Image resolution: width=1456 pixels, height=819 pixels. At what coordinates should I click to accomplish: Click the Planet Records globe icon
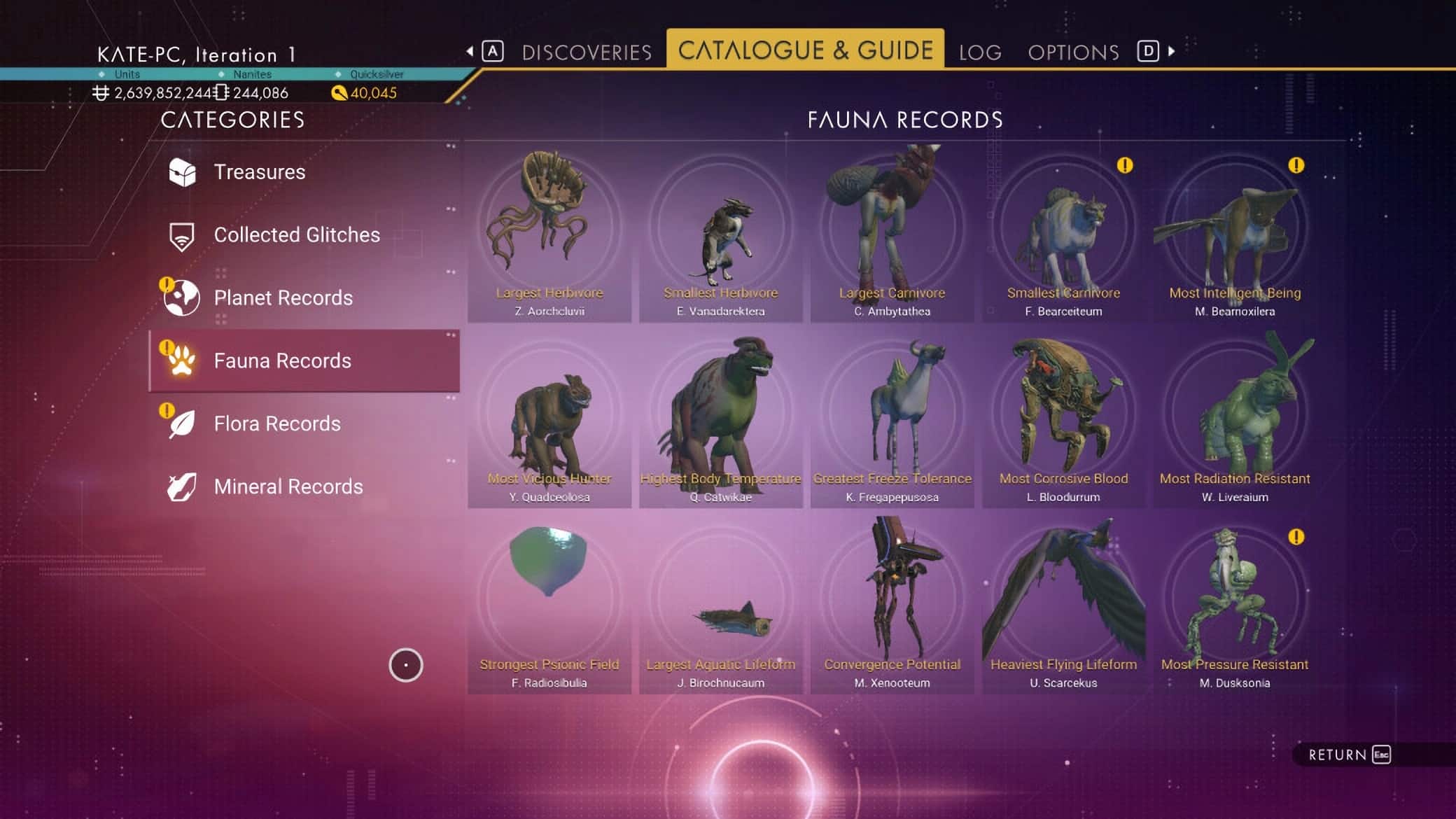pos(183,297)
